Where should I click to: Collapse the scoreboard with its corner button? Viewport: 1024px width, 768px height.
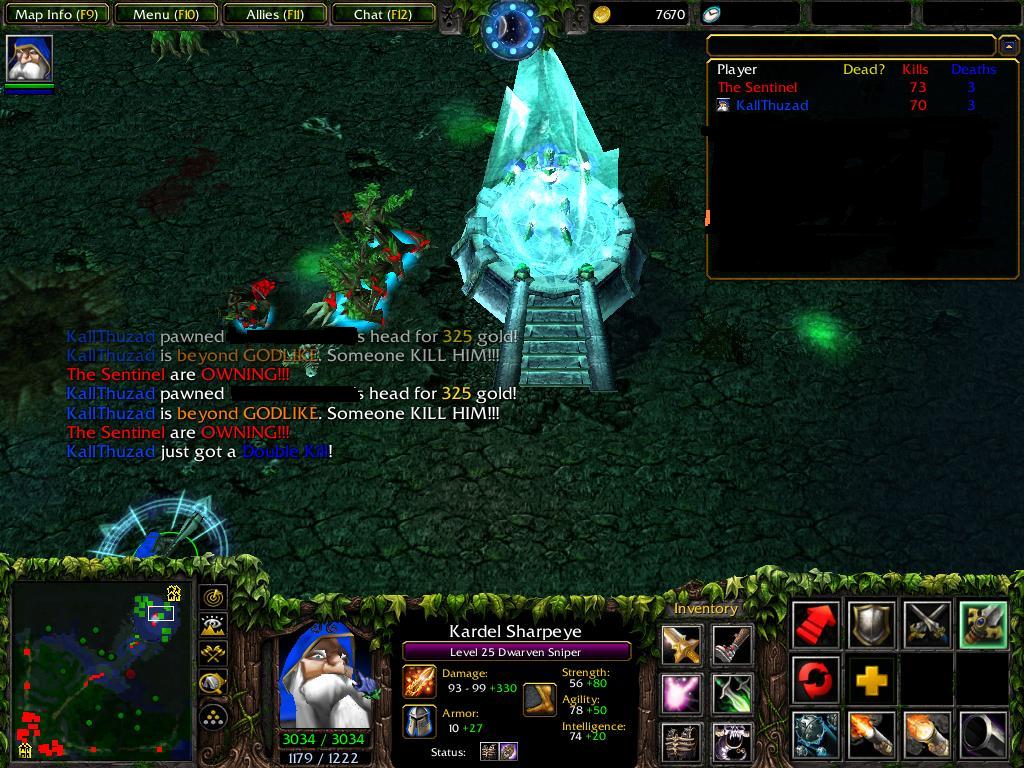click(x=1008, y=46)
